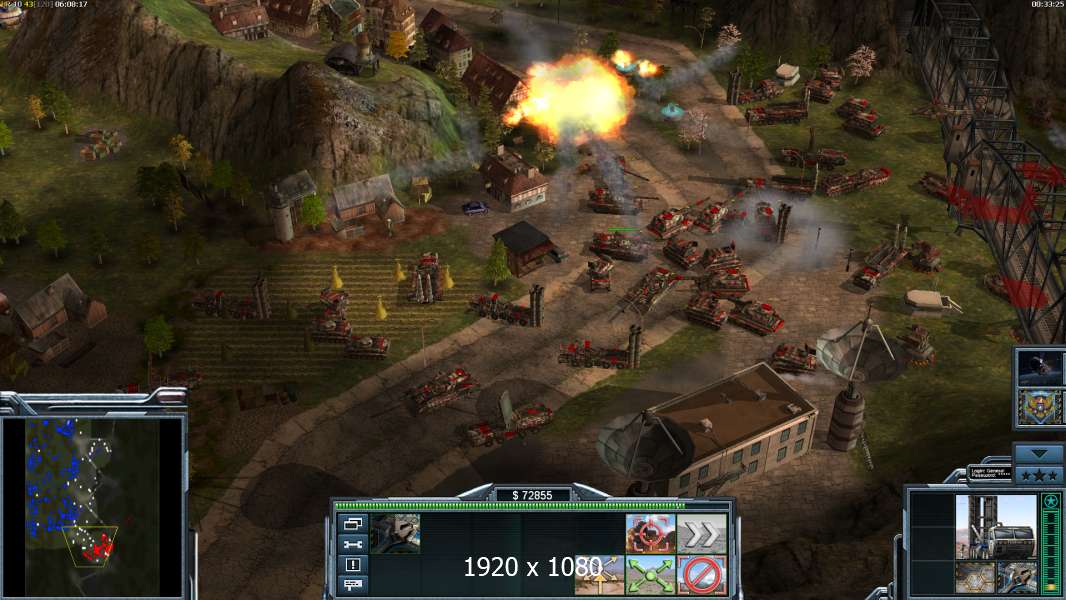The width and height of the screenshot is (1066, 600).
Task: Activate the satellite power shortcut icon
Action: click(1040, 367)
